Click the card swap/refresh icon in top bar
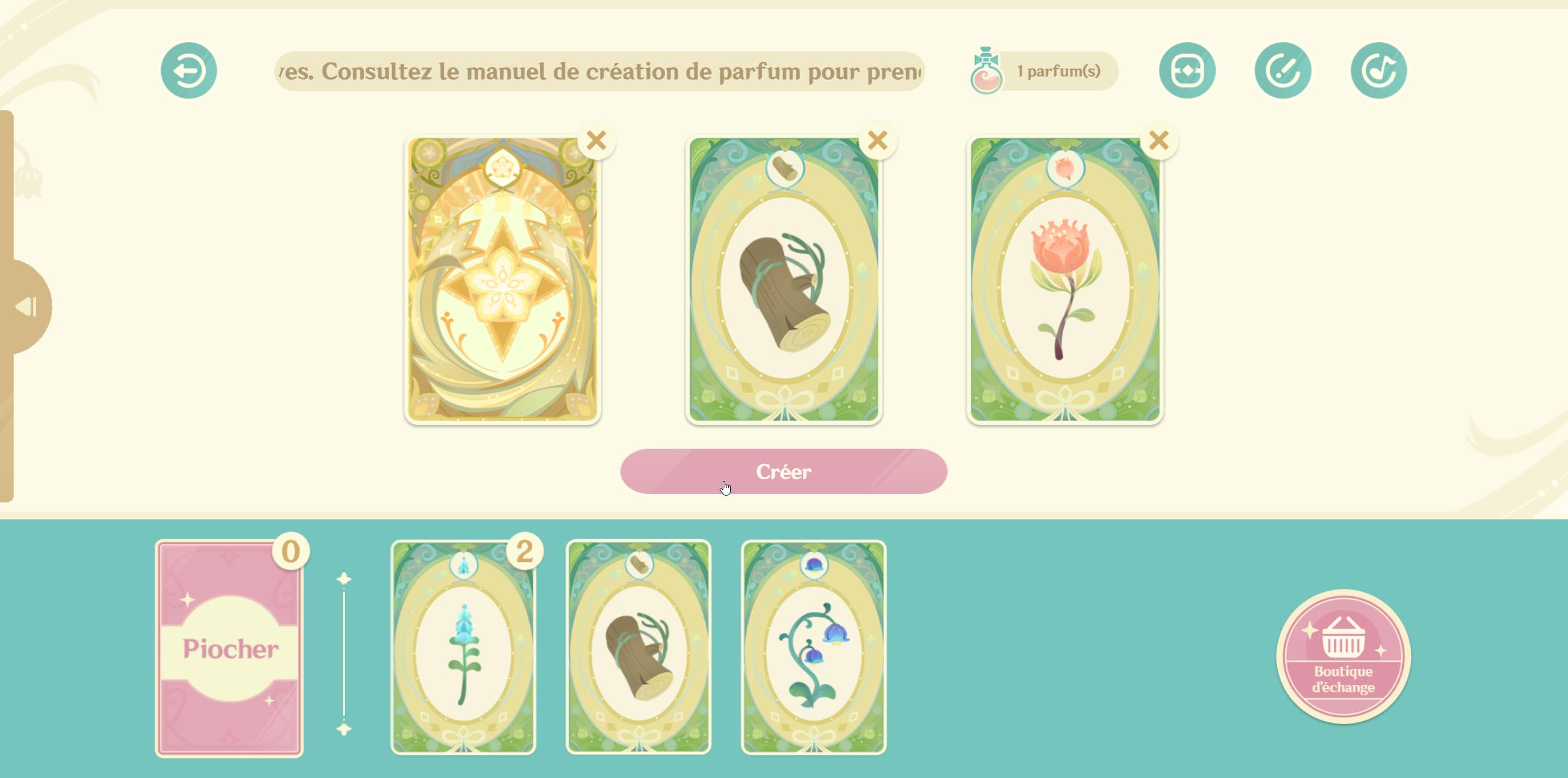Viewport: 1568px width, 778px height. (x=1189, y=69)
